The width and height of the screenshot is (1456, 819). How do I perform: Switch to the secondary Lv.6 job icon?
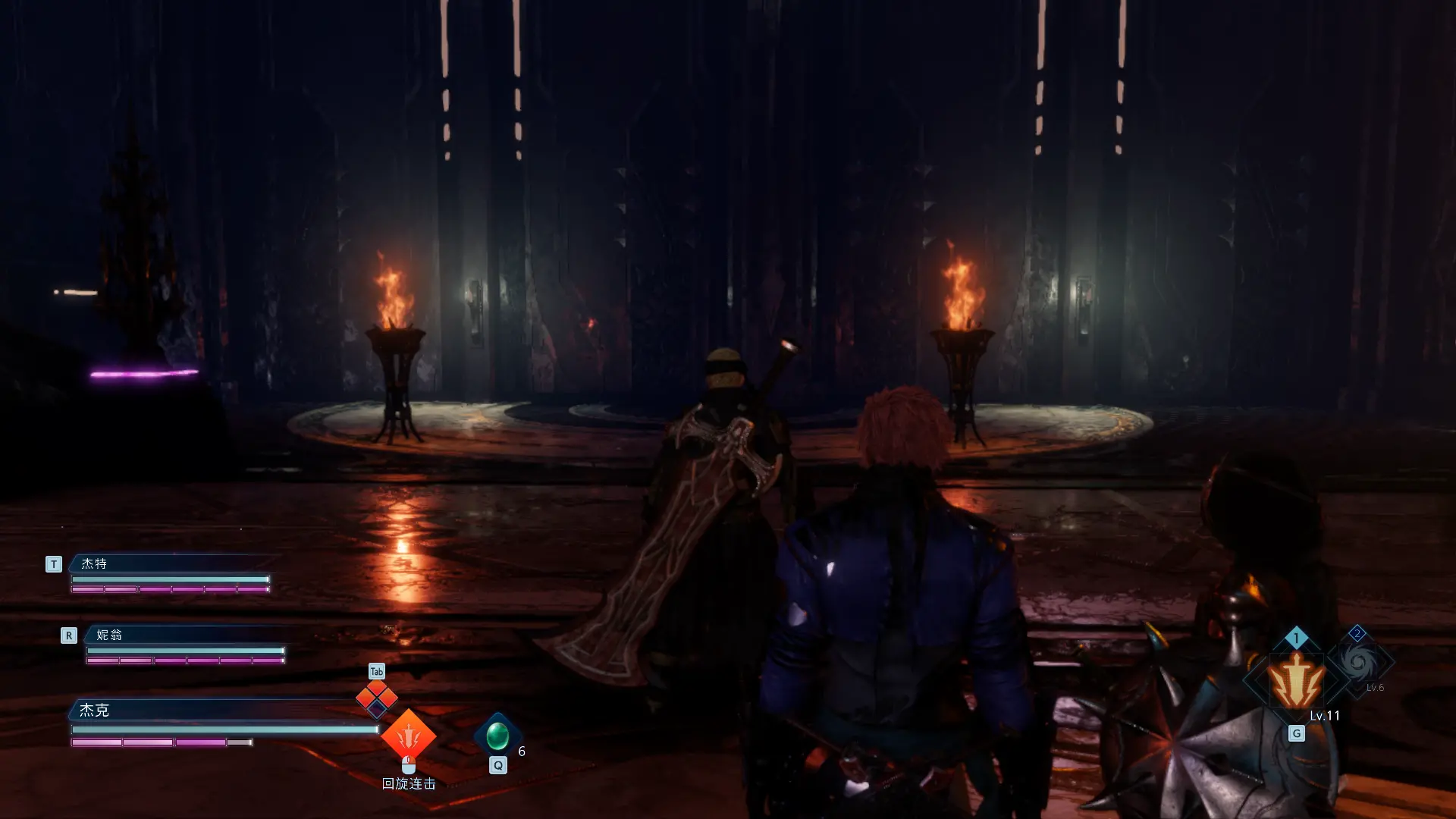[x=1360, y=664]
